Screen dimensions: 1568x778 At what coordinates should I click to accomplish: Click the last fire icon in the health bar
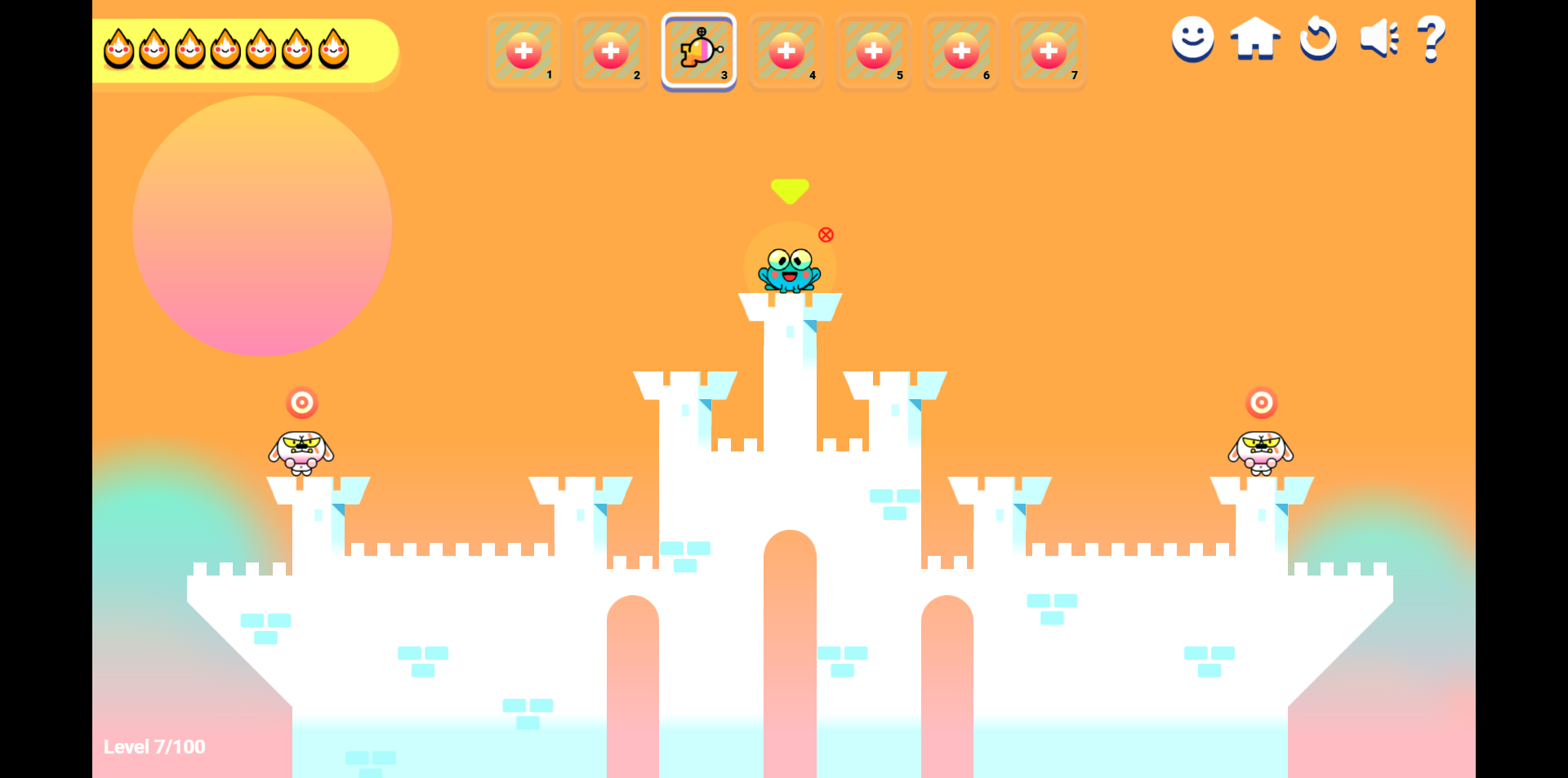tap(332, 50)
